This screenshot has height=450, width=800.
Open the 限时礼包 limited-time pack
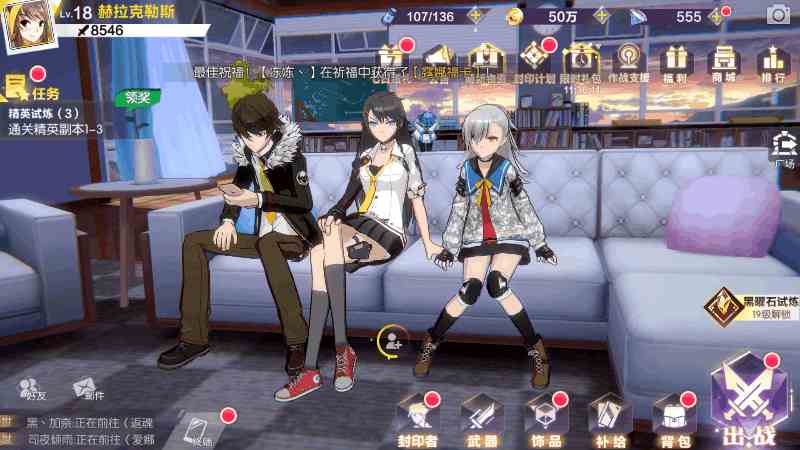[580, 63]
